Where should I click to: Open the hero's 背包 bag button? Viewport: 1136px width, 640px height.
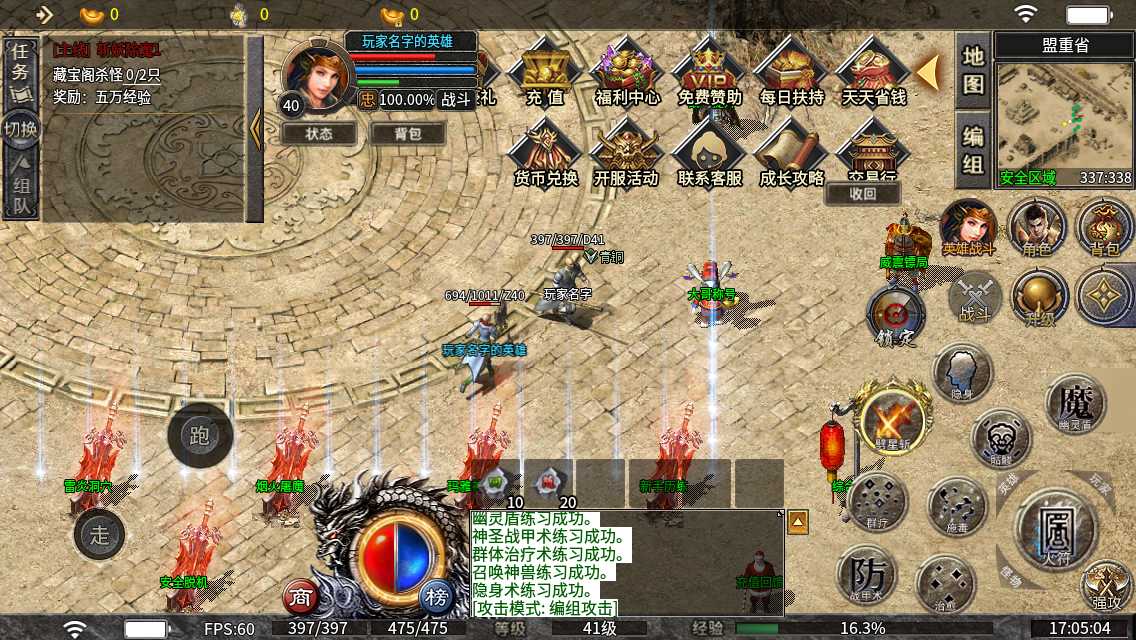coord(407,133)
